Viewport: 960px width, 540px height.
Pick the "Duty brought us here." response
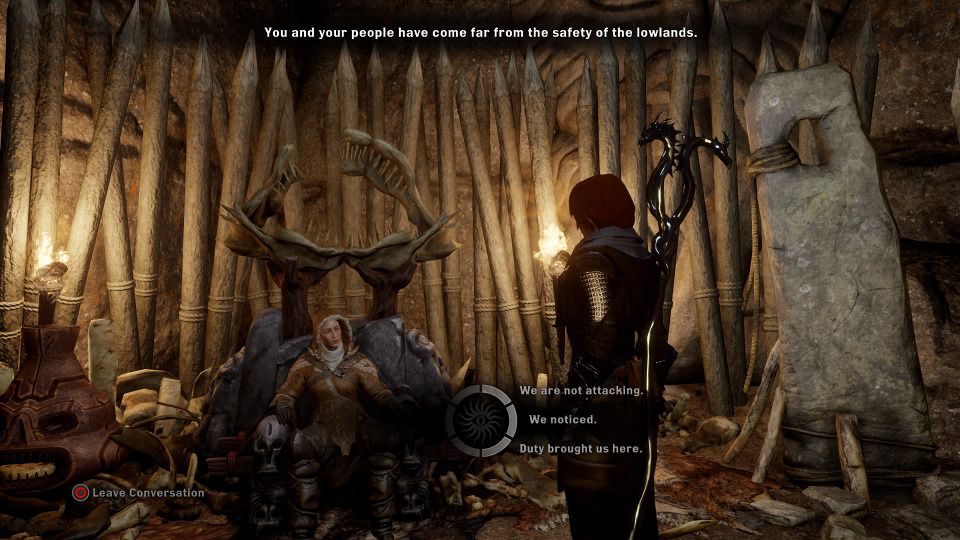(x=580, y=449)
